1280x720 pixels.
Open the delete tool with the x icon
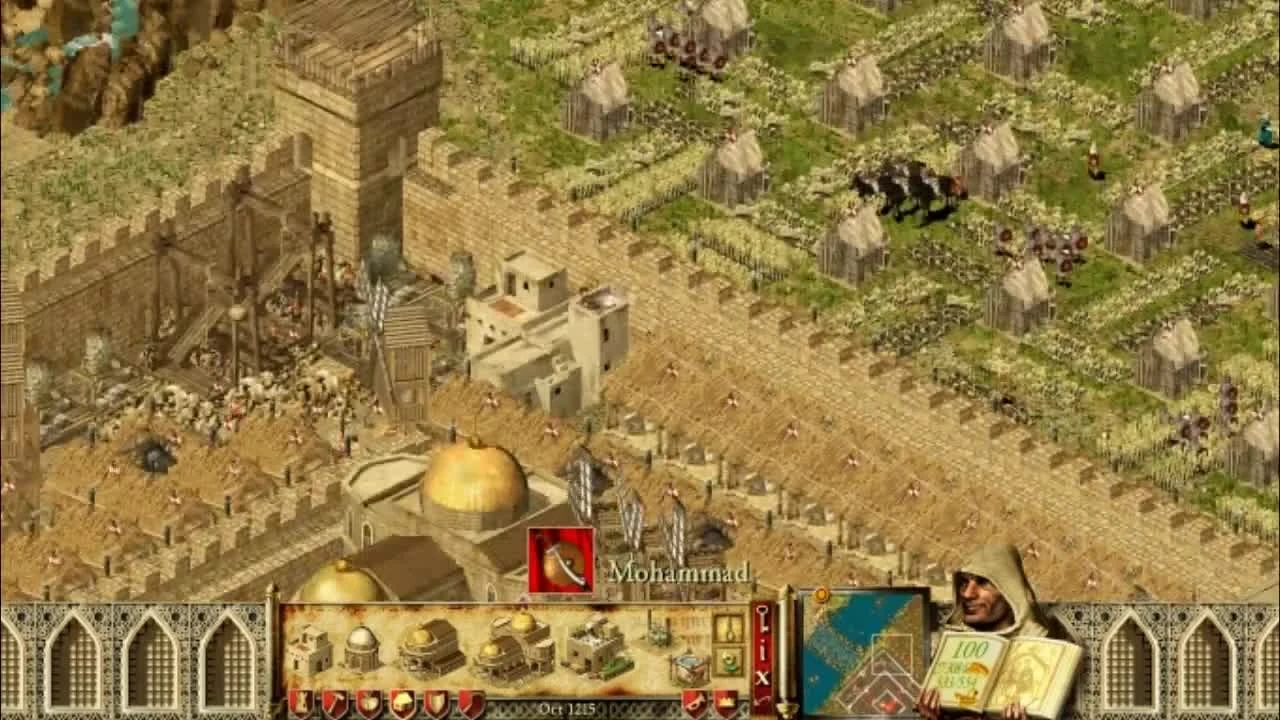click(x=763, y=677)
